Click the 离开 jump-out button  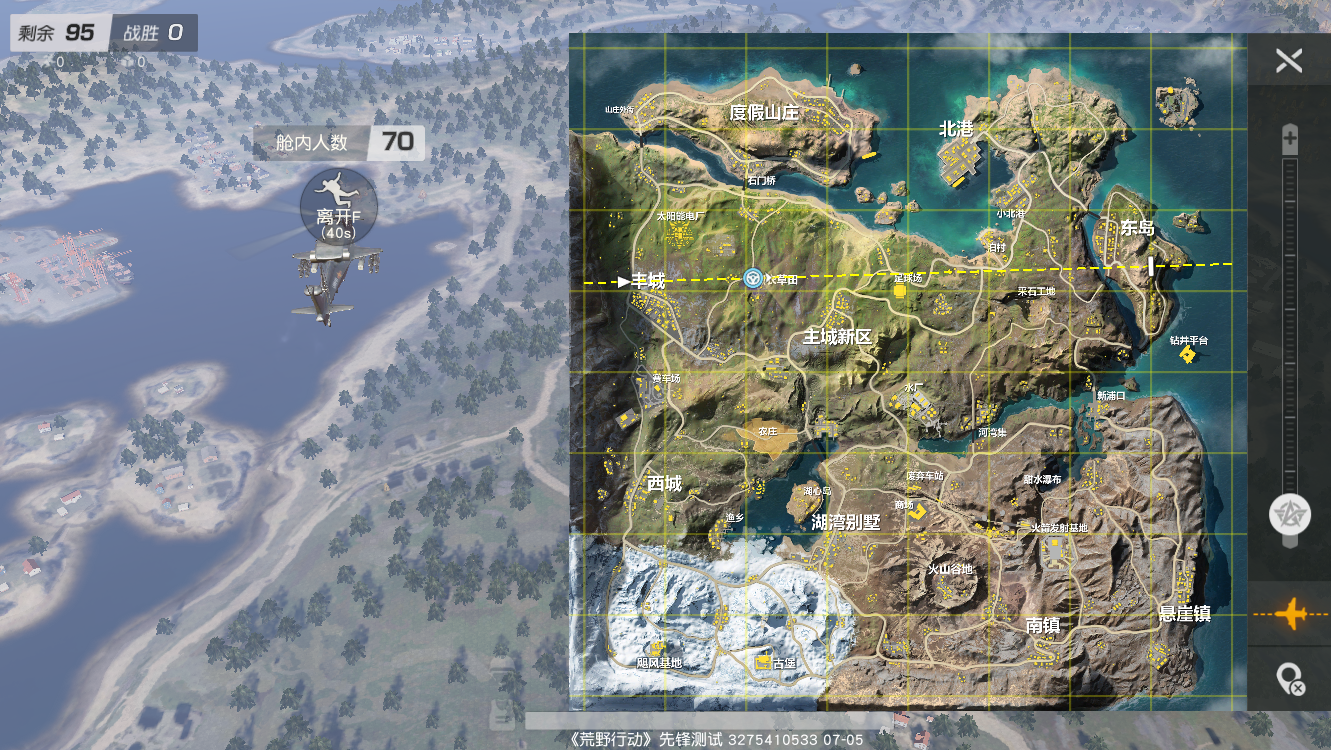point(338,207)
